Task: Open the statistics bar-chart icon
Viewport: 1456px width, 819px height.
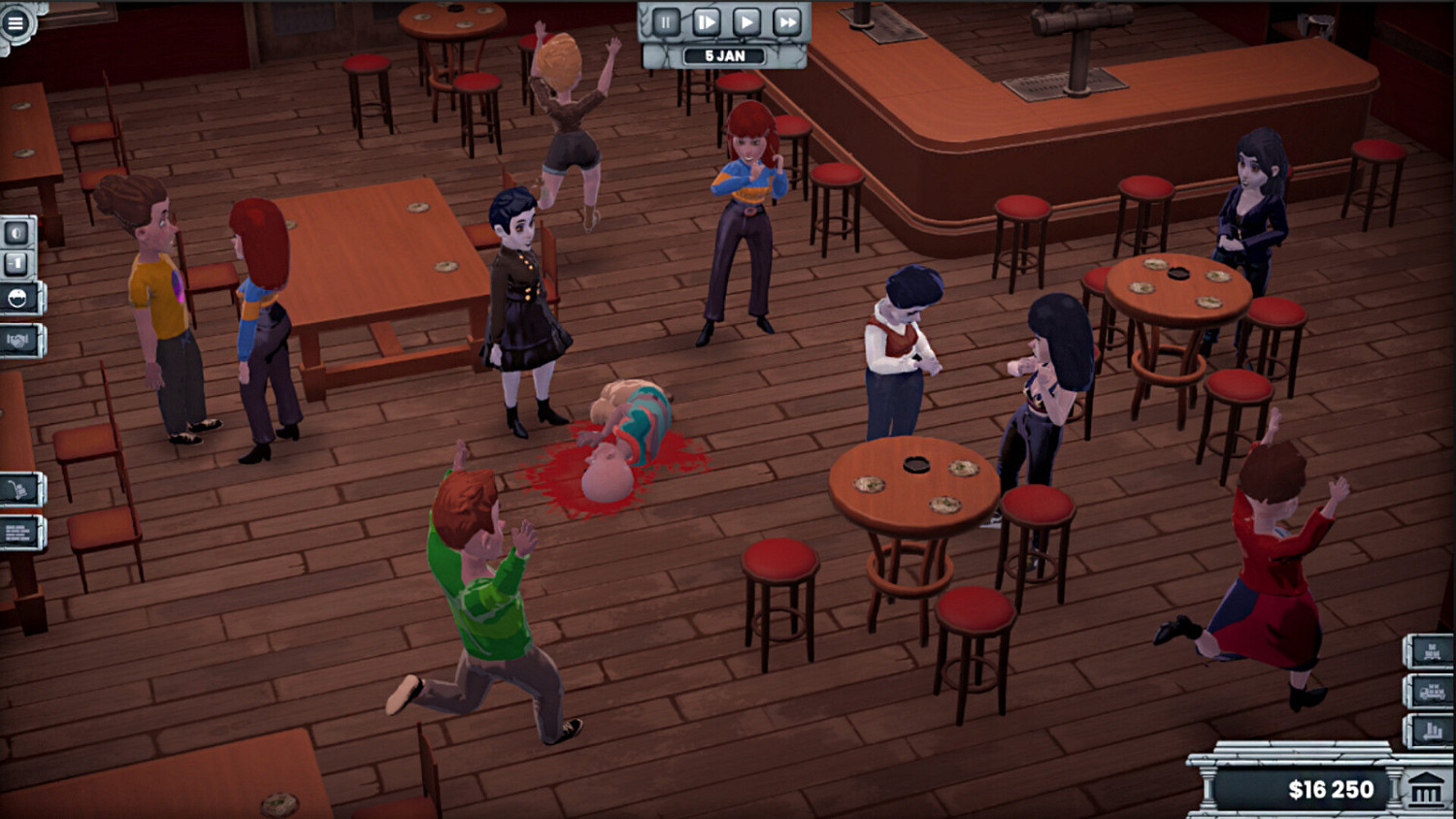Action: pos(1432,729)
